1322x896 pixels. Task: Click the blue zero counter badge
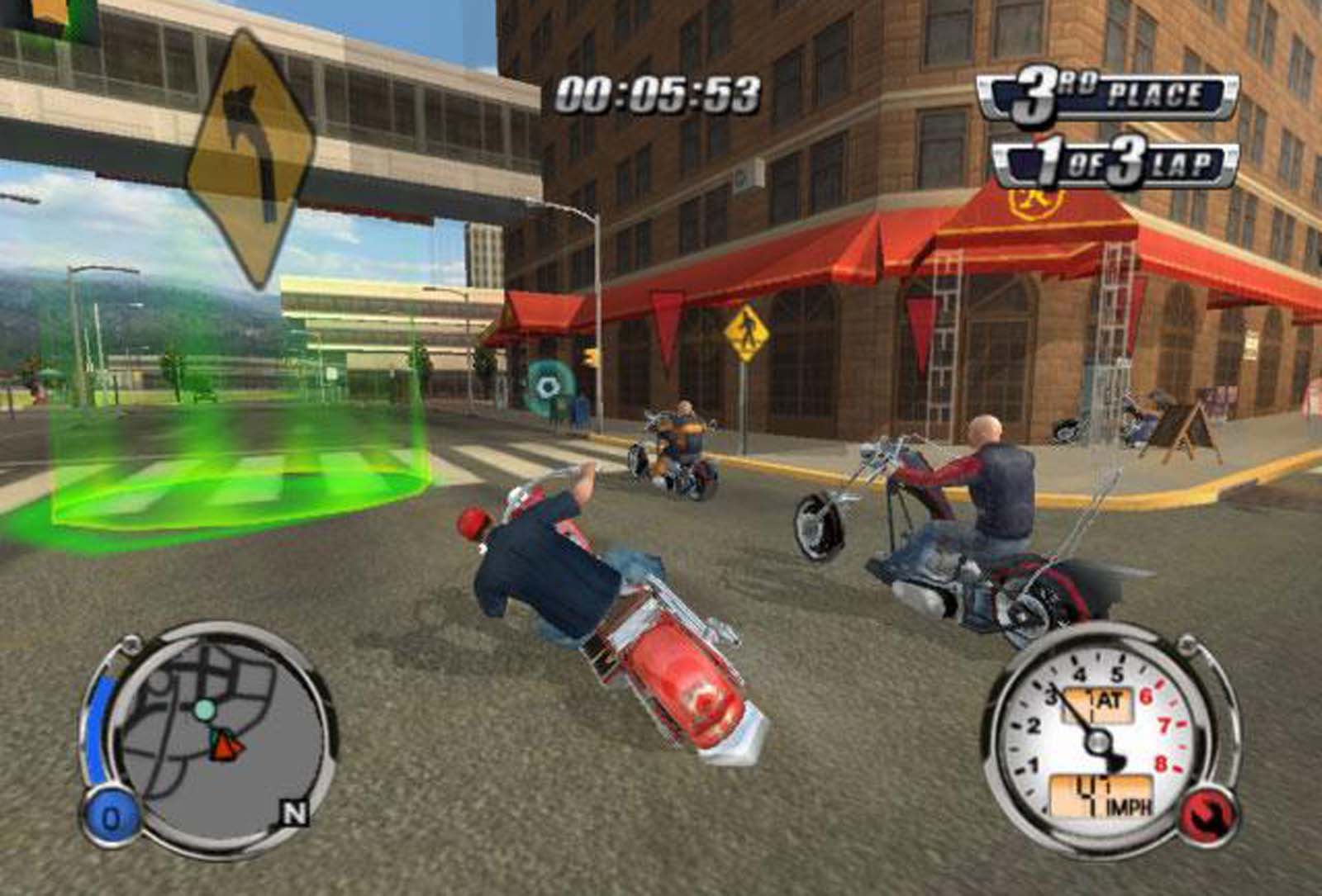click(110, 818)
